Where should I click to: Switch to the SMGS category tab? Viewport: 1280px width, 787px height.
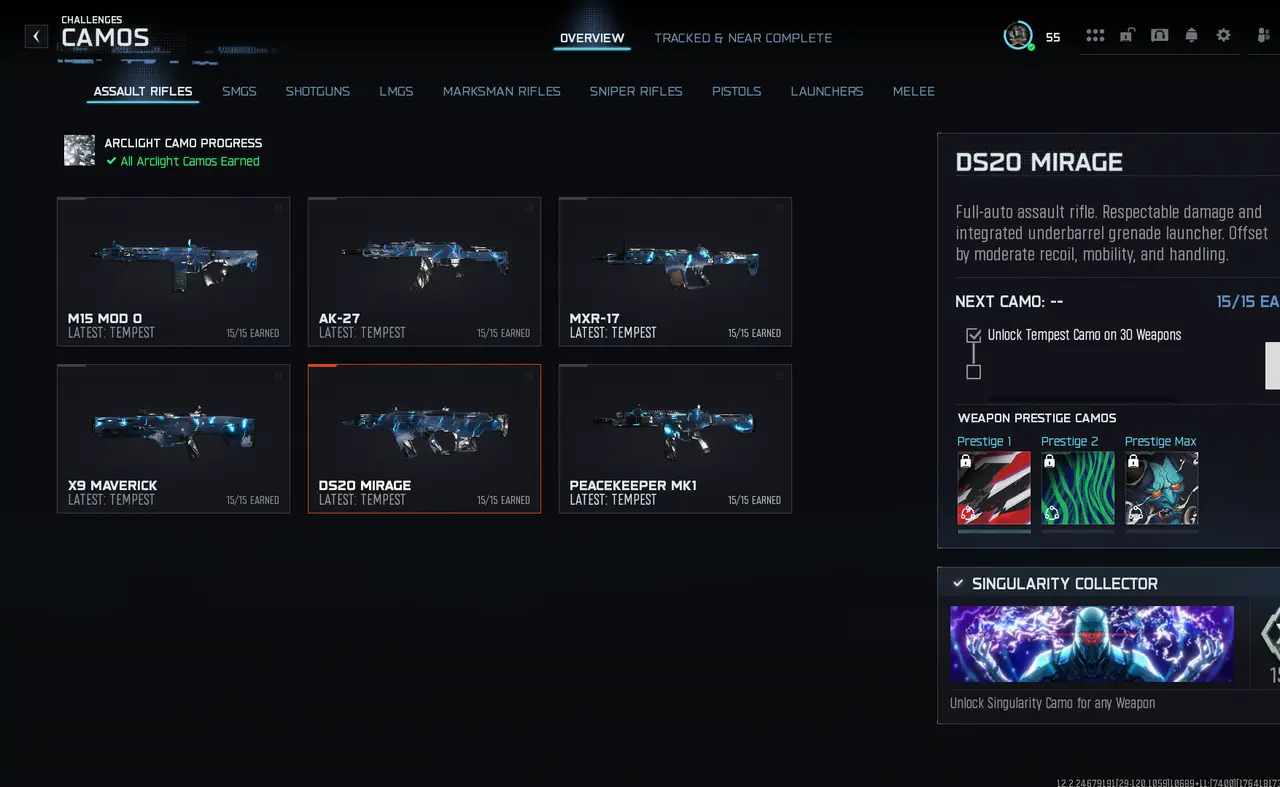pyautogui.click(x=239, y=91)
